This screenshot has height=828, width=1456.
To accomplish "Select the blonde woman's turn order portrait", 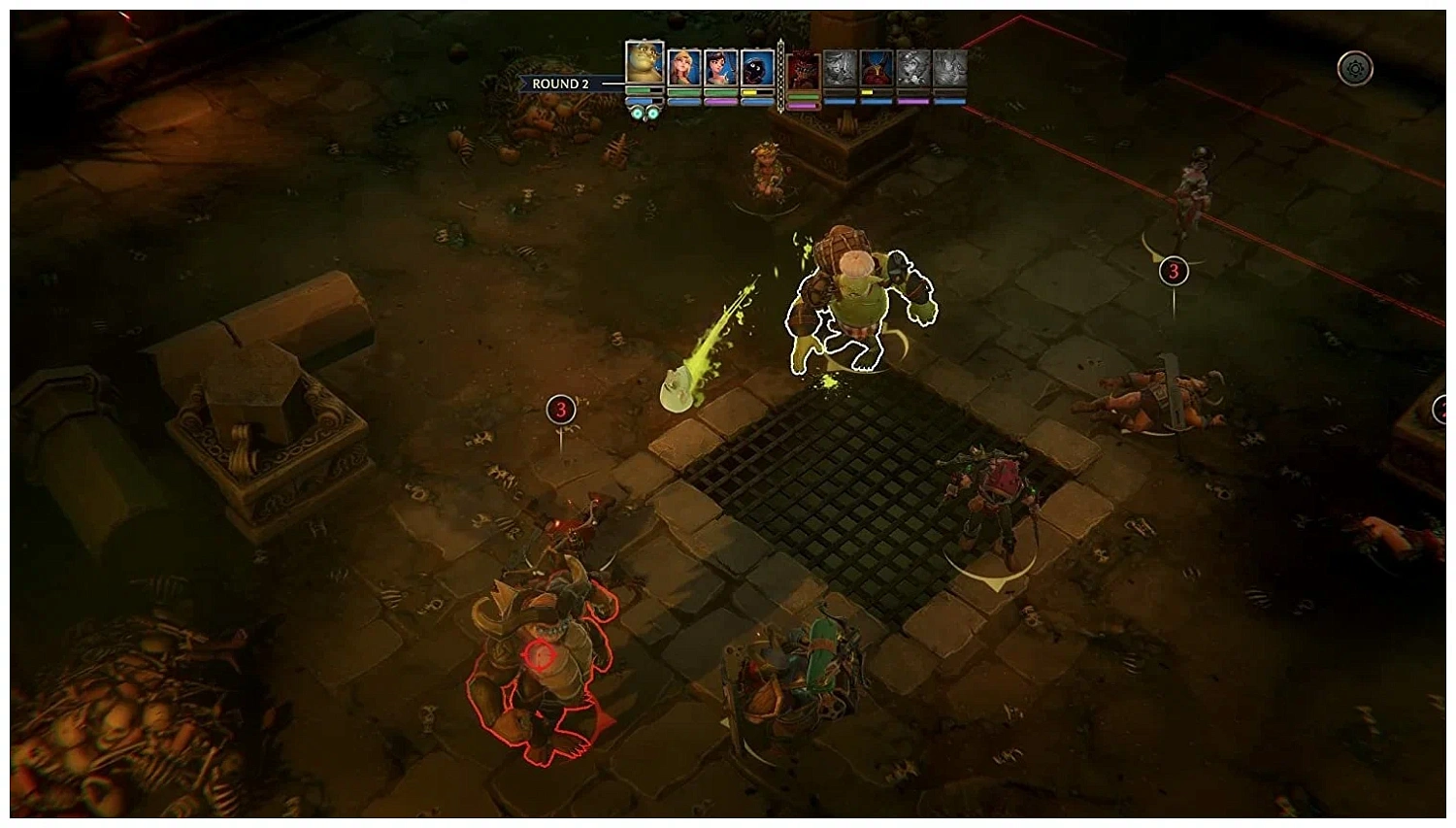I will pyautogui.click(x=684, y=68).
